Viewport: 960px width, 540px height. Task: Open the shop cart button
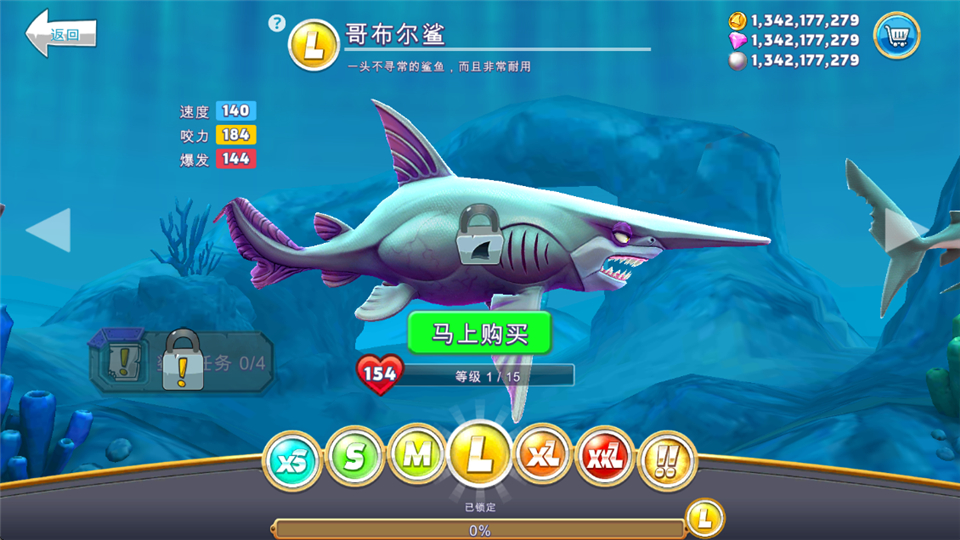[x=897, y=36]
